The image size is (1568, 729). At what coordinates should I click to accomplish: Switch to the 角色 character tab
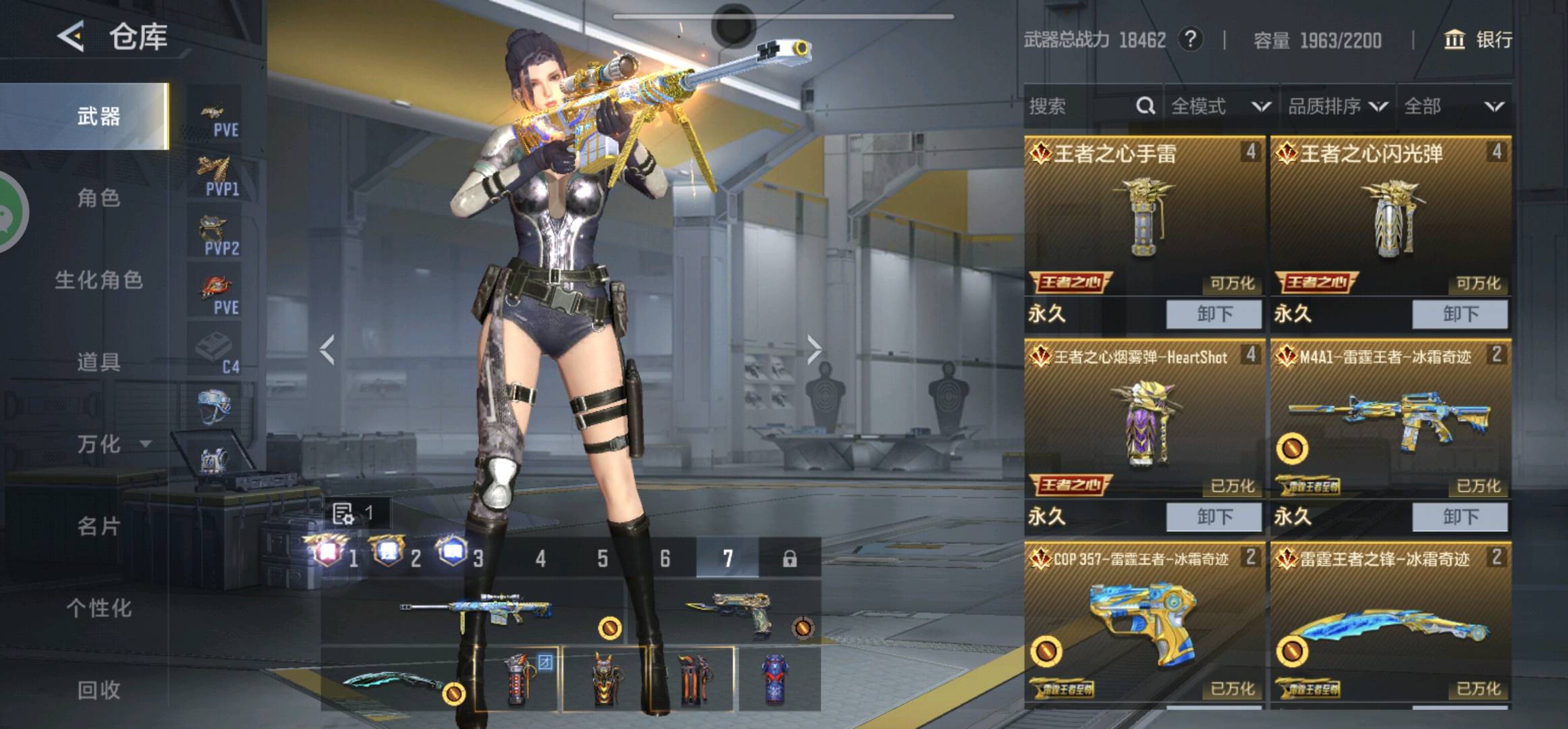tap(99, 198)
